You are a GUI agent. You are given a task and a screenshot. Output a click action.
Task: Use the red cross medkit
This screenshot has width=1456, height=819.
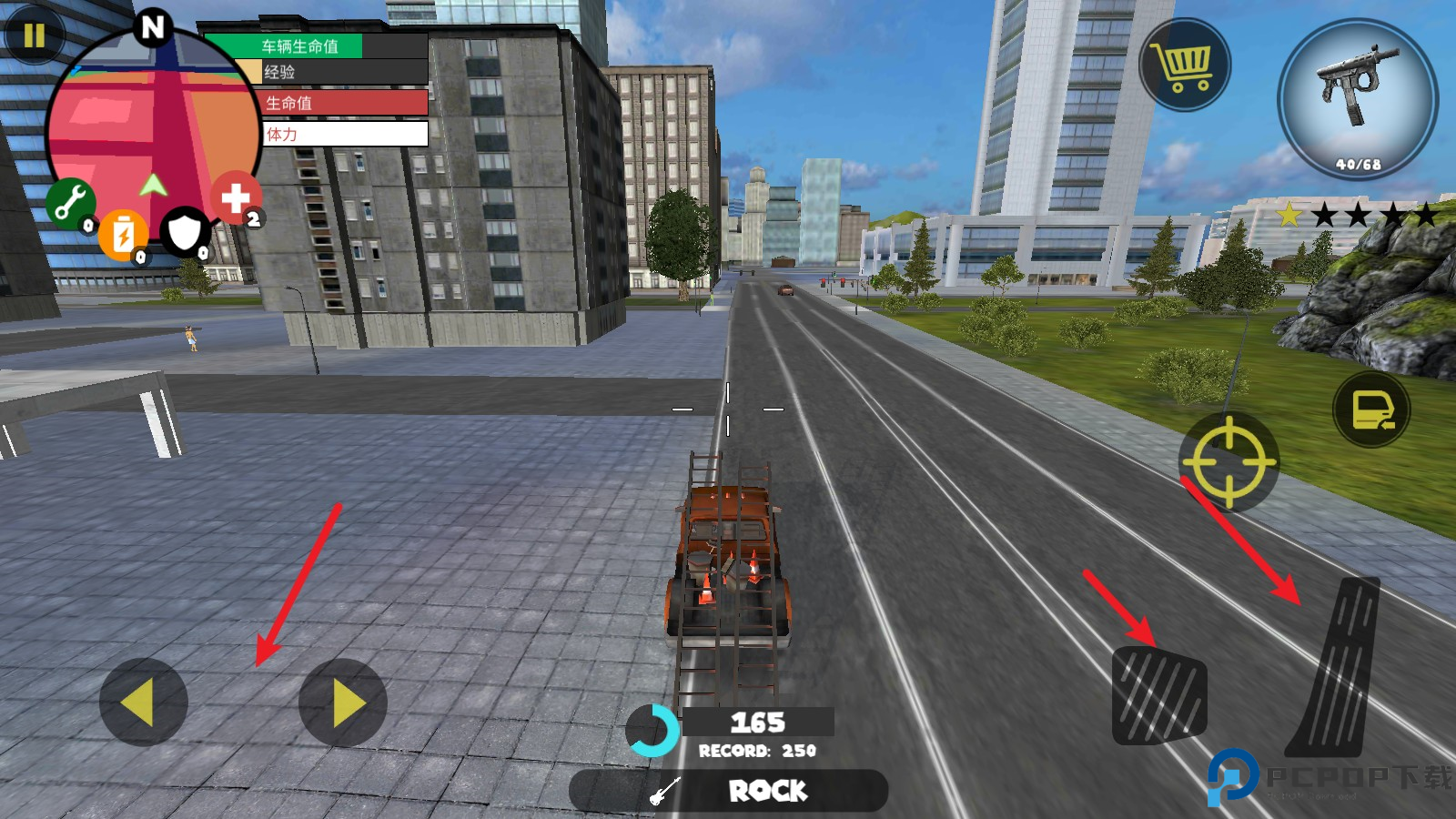click(x=236, y=197)
